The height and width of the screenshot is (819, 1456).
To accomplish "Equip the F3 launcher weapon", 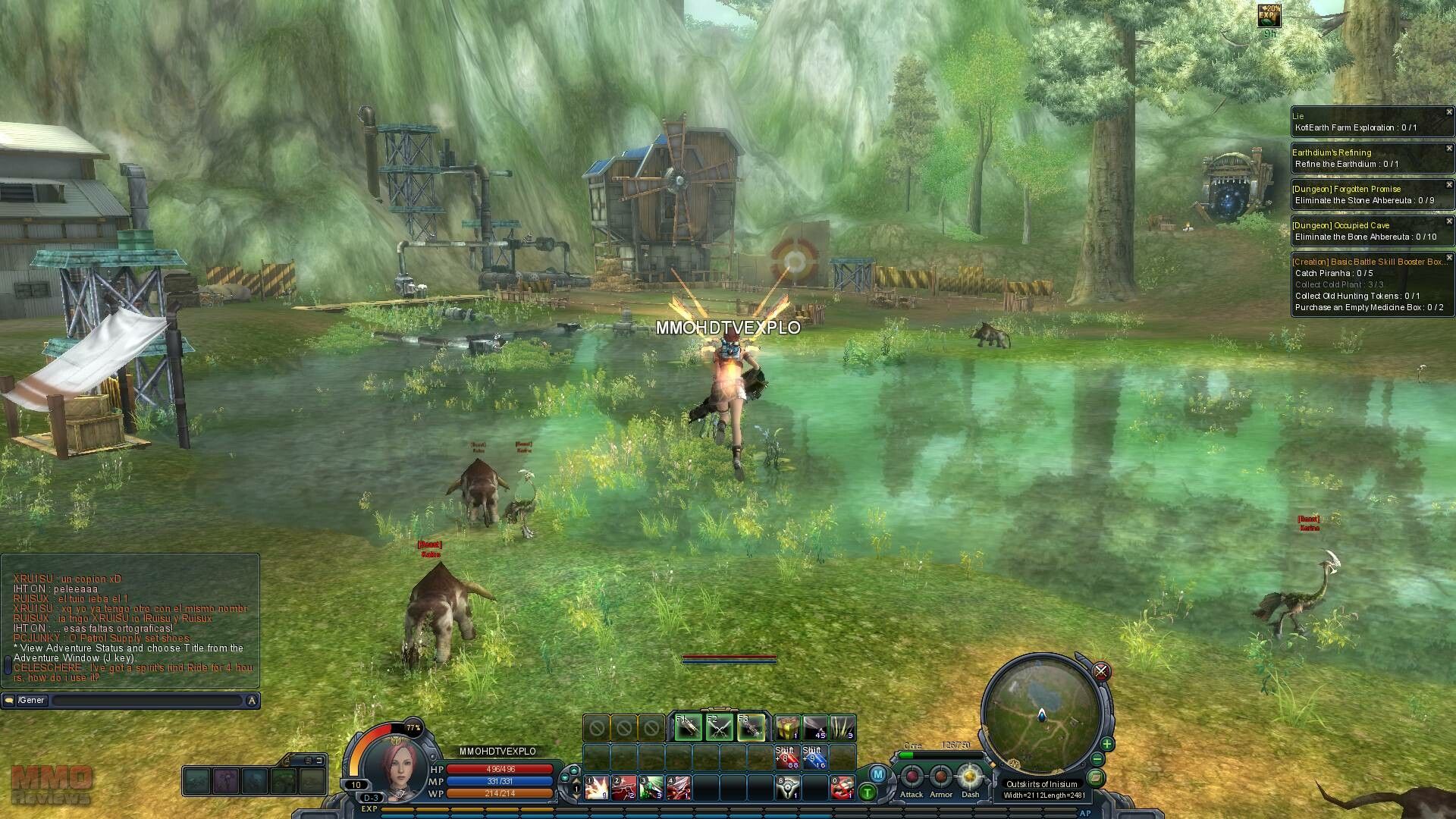I will [750, 728].
